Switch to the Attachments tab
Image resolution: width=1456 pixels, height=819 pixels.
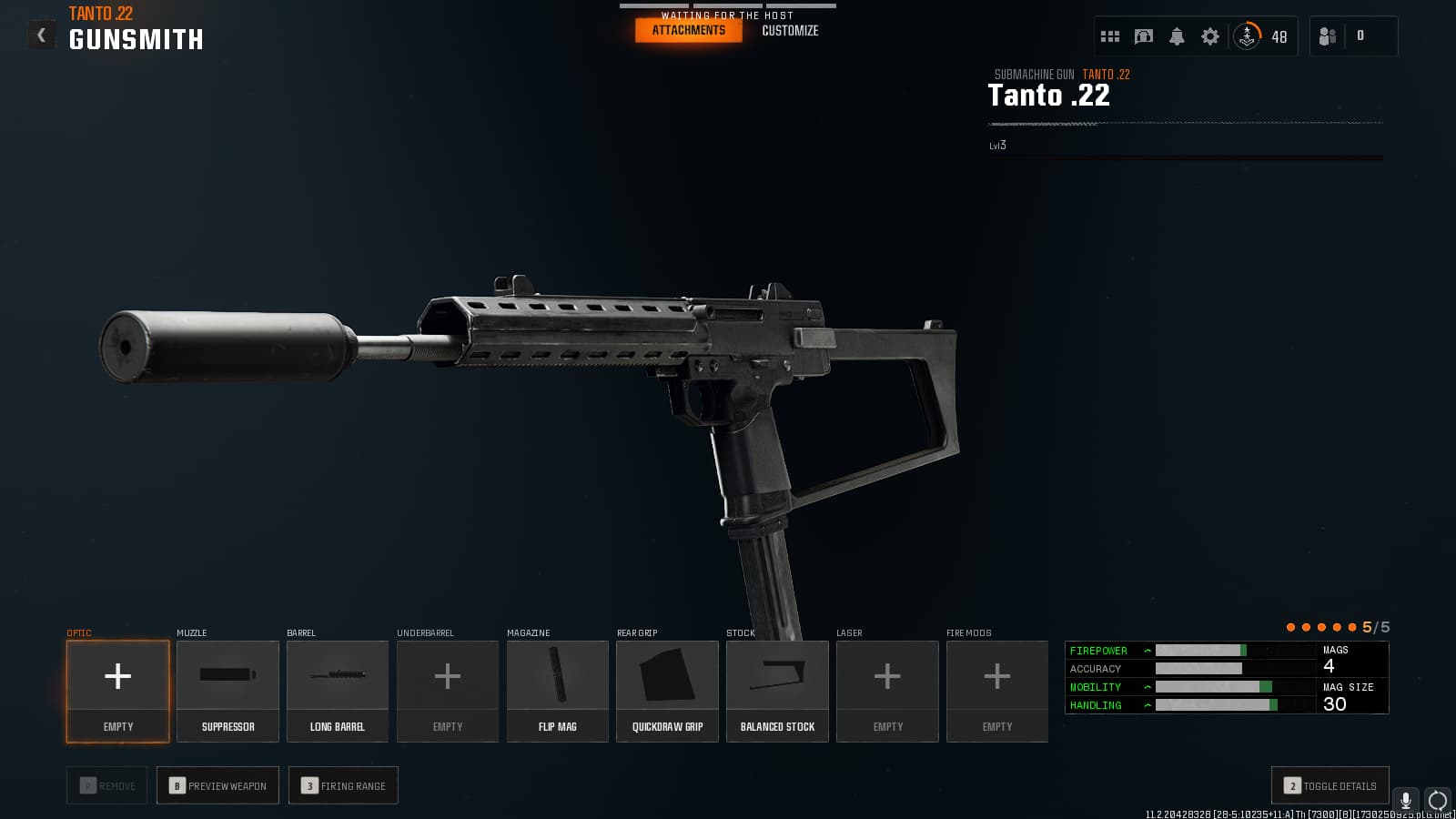(688, 30)
